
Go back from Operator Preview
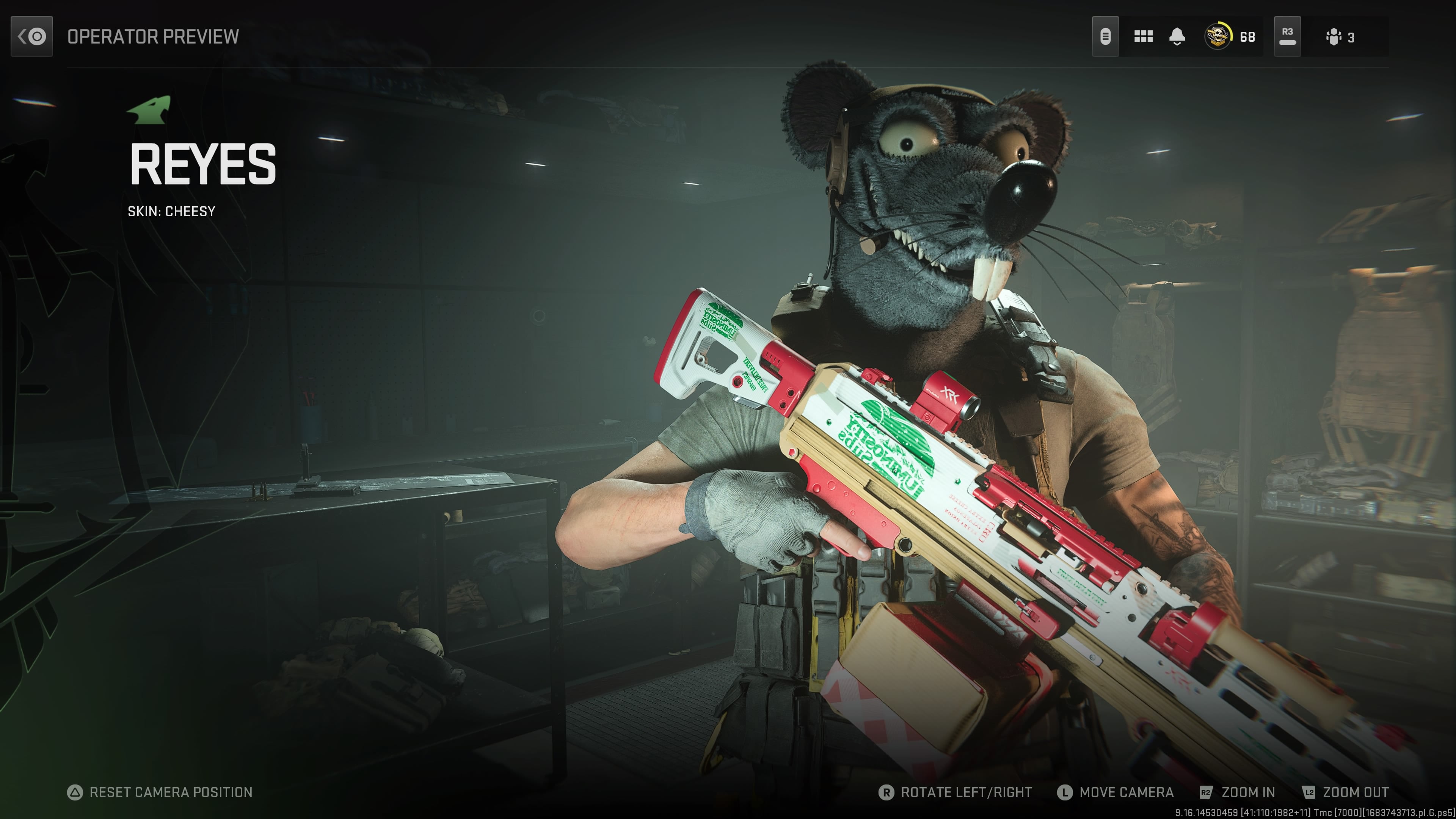pos(31,37)
